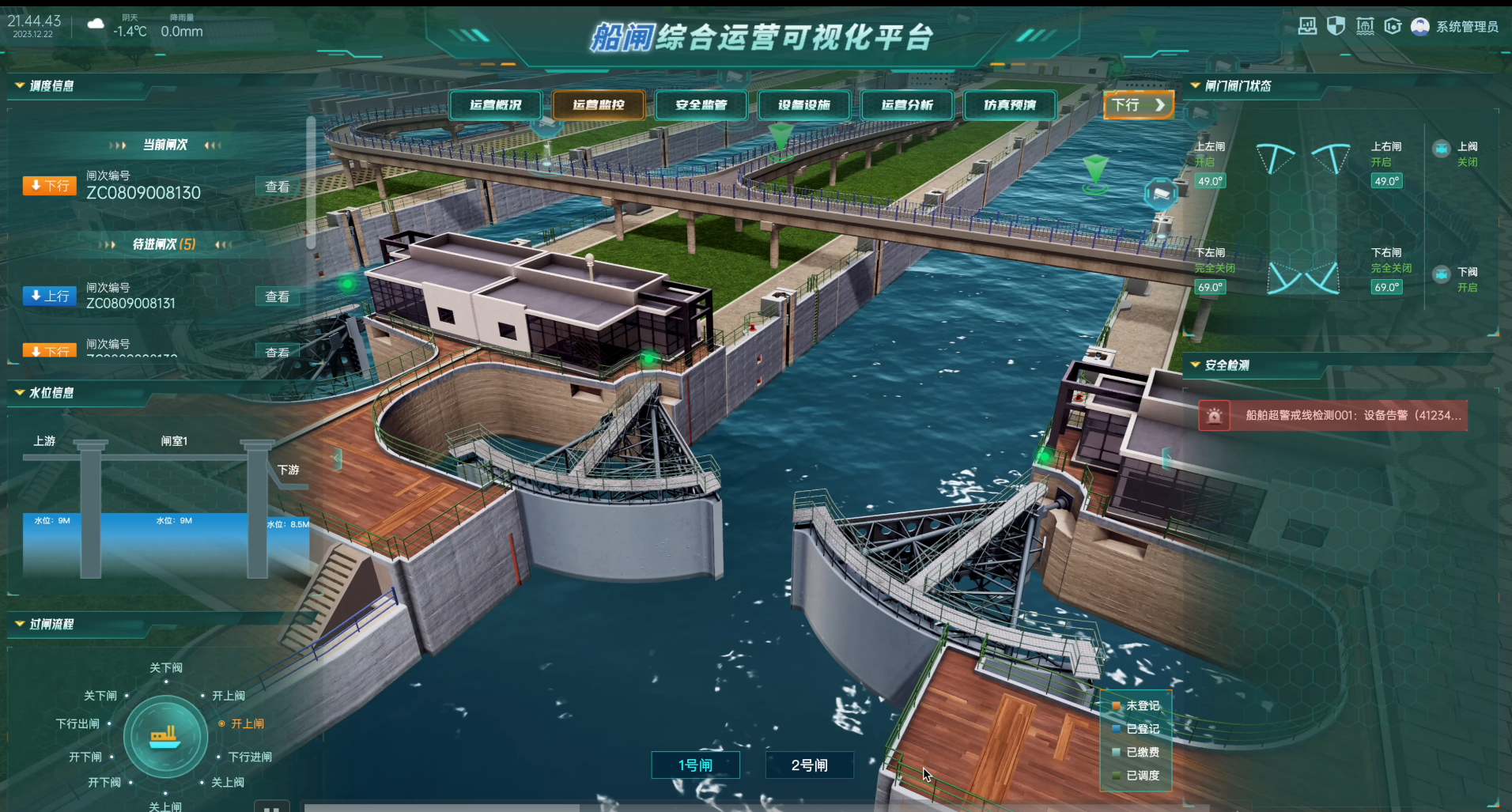The height and width of the screenshot is (812, 1512).
Task: Click the ship lock icon in the top-right toolbar
Action: pos(1364,26)
